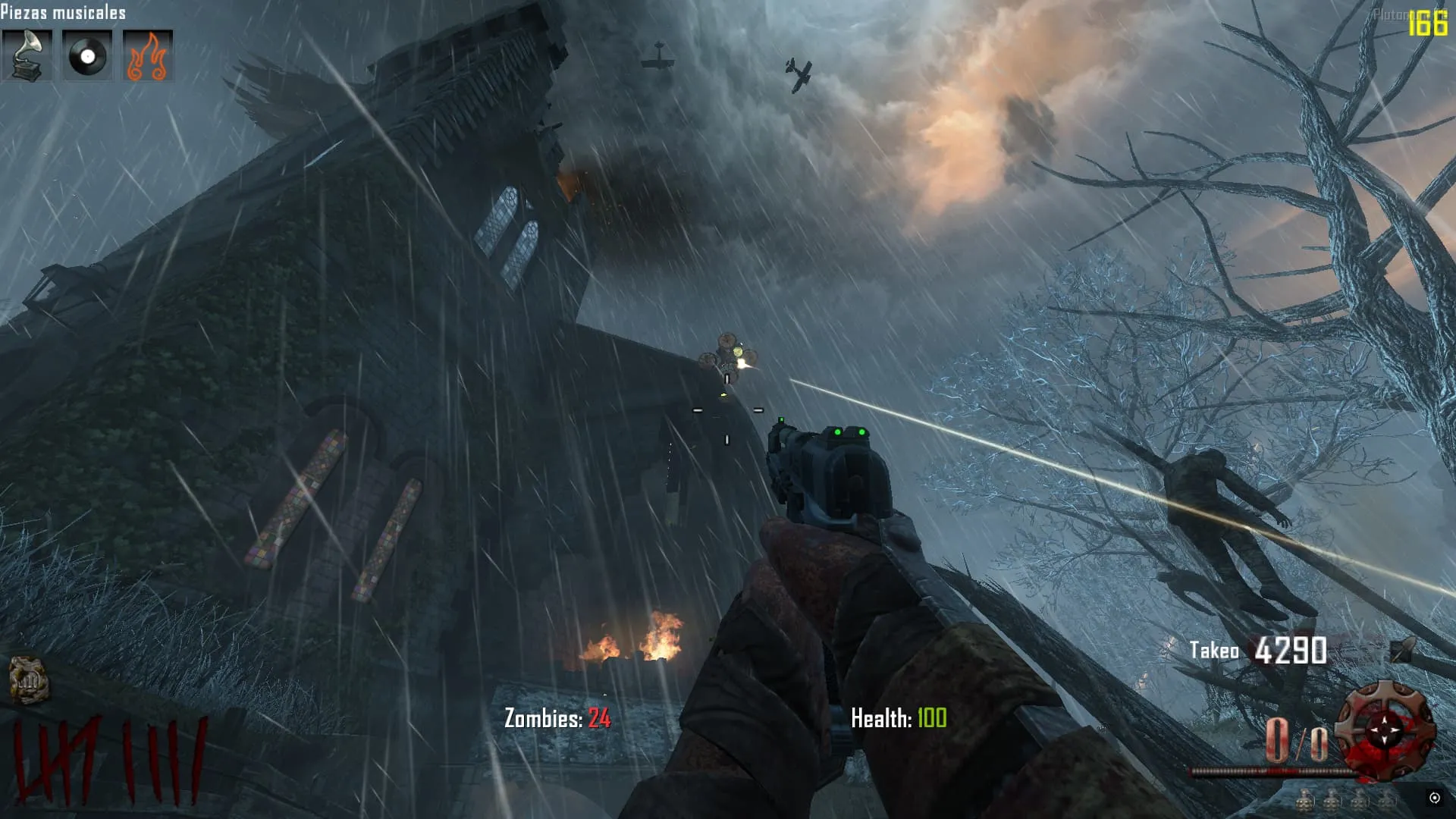Click the gramophone part icon
Screen dimensions: 1456x819
27,55
